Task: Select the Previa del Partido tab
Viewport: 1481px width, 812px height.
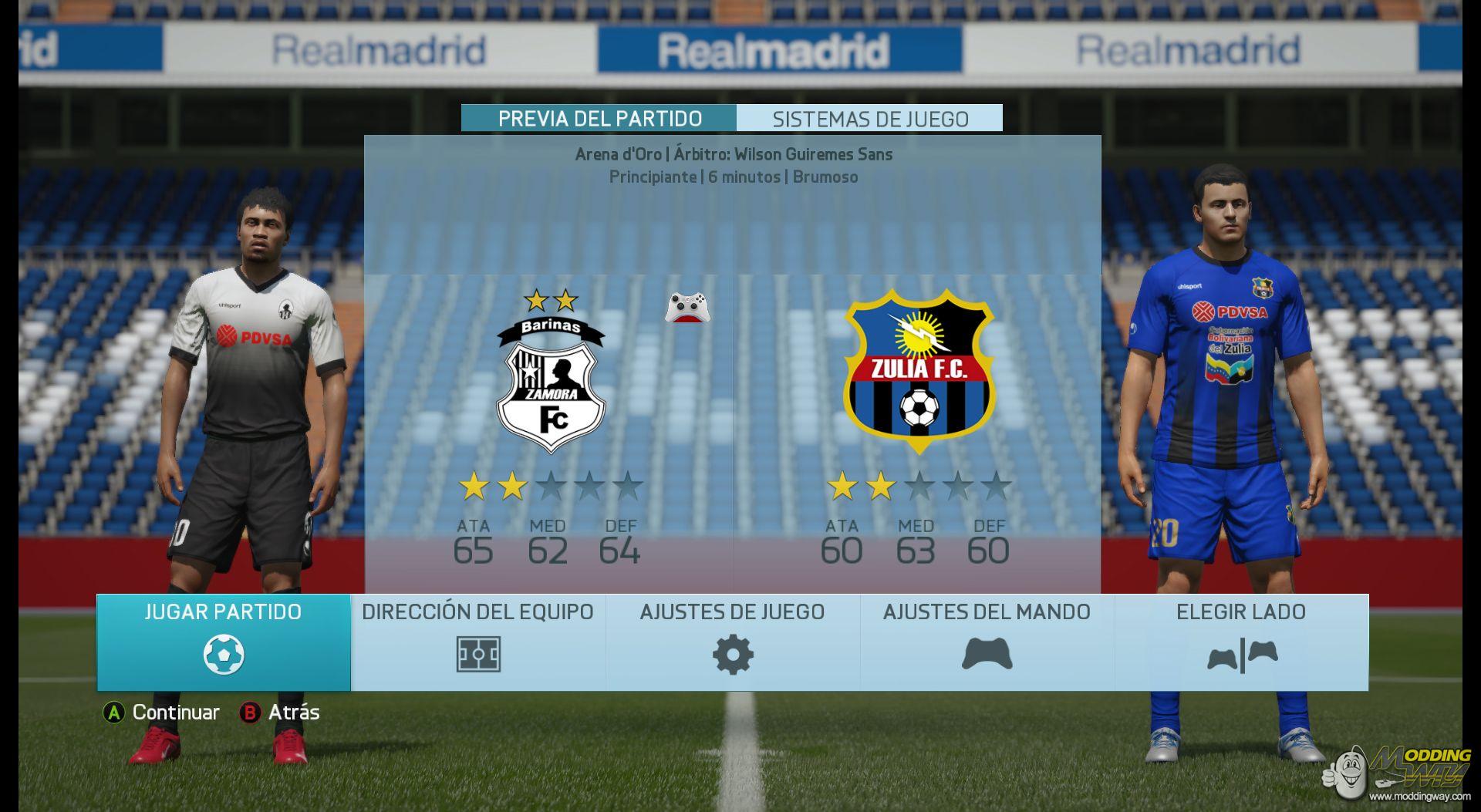Action: (599, 119)
